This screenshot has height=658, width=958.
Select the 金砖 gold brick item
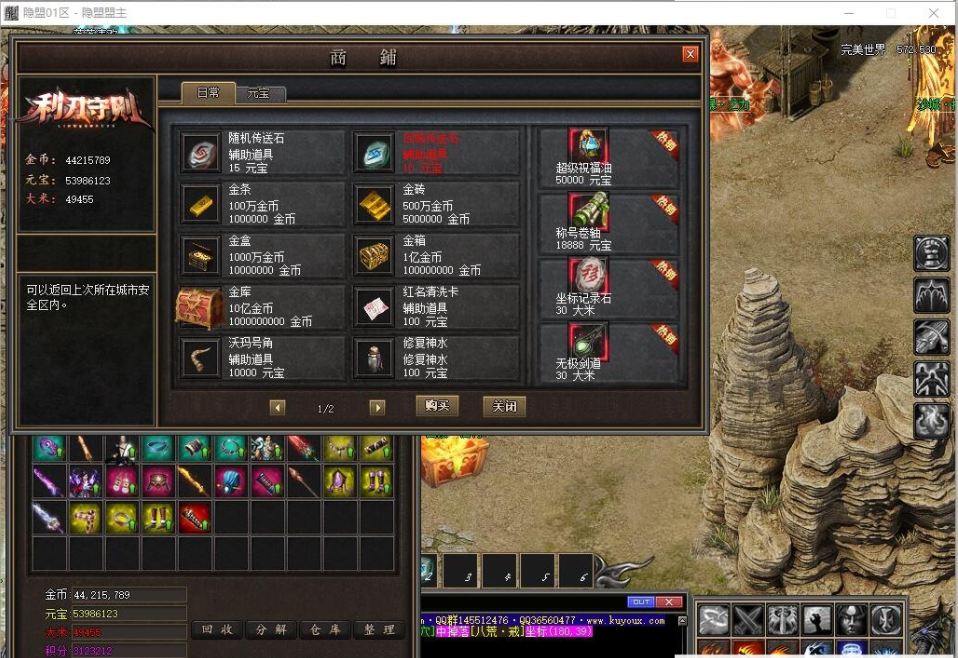(x=435, y=205)
